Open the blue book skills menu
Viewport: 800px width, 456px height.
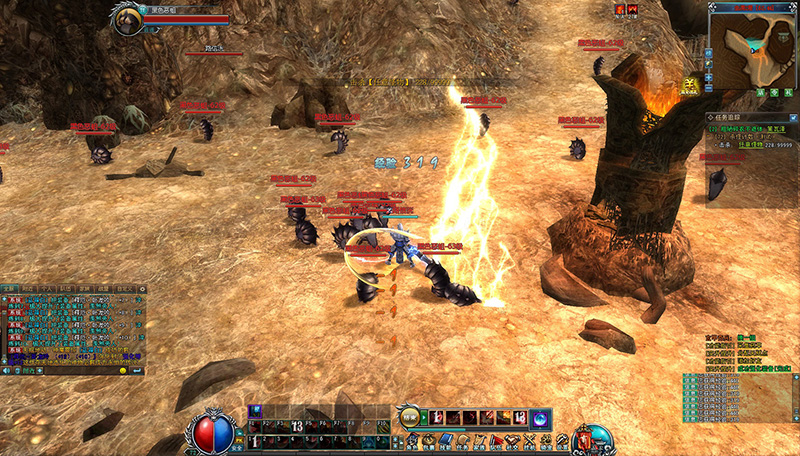[x=448, y=441]
